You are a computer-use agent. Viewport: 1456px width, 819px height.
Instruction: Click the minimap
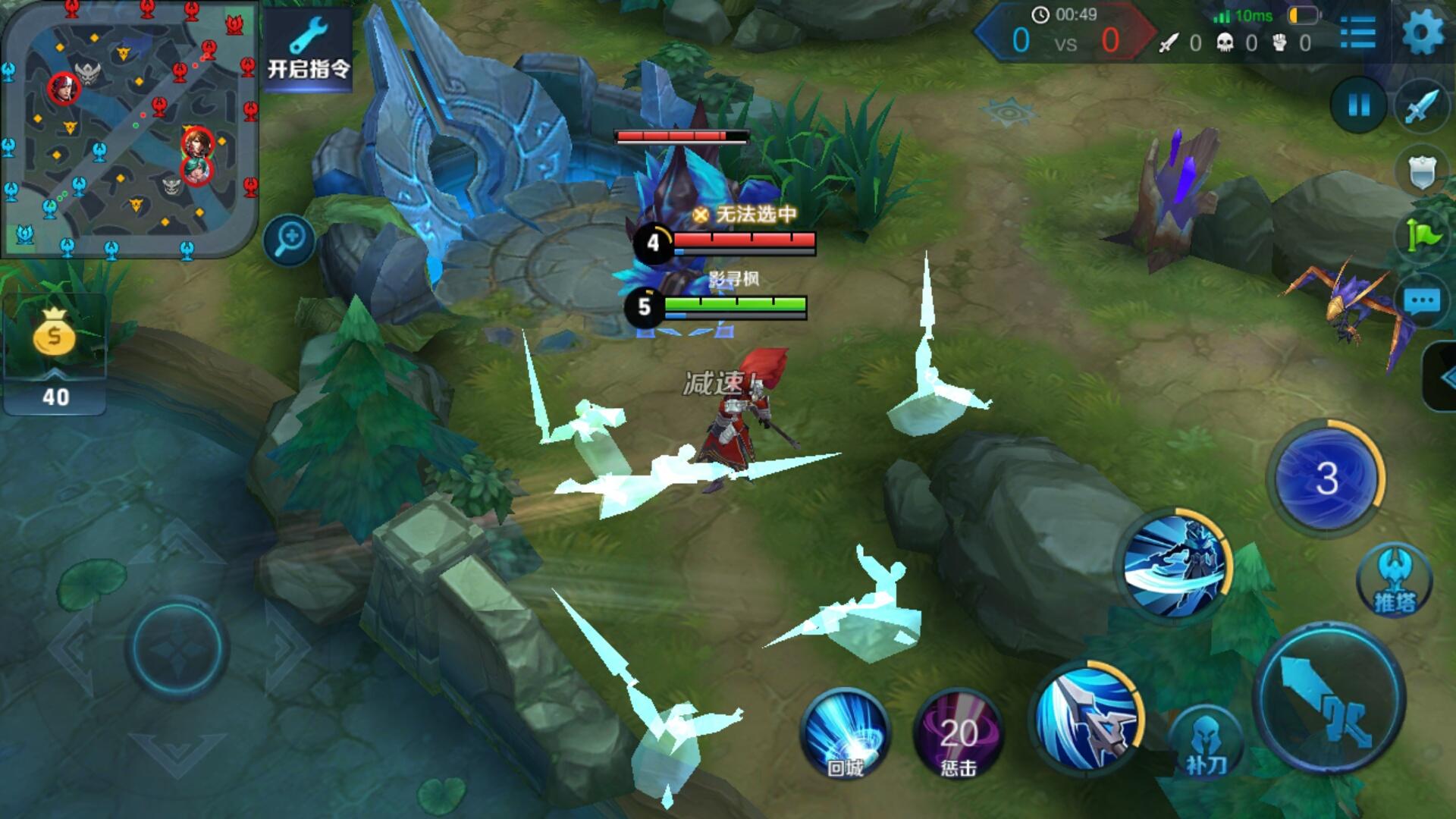click(130, 129)
